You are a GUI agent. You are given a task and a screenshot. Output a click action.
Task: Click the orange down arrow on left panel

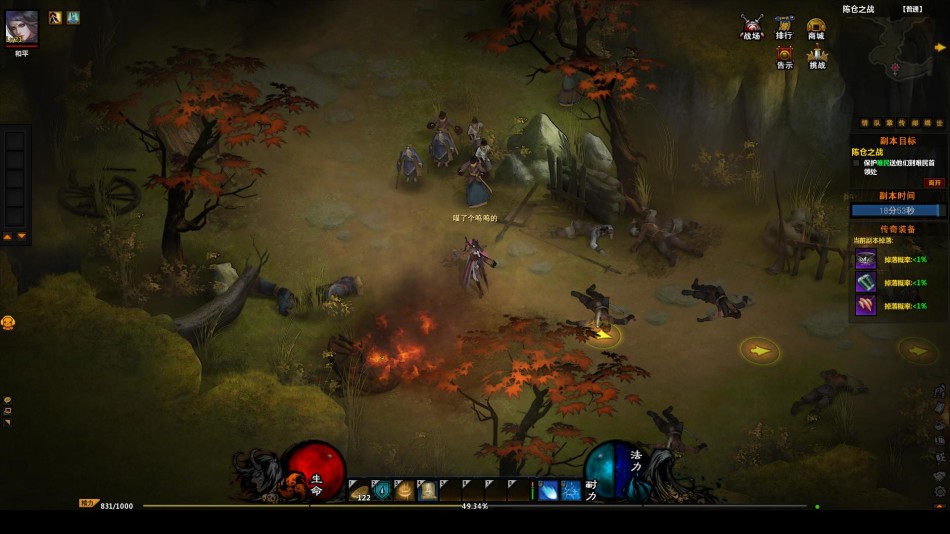(21, 236)
